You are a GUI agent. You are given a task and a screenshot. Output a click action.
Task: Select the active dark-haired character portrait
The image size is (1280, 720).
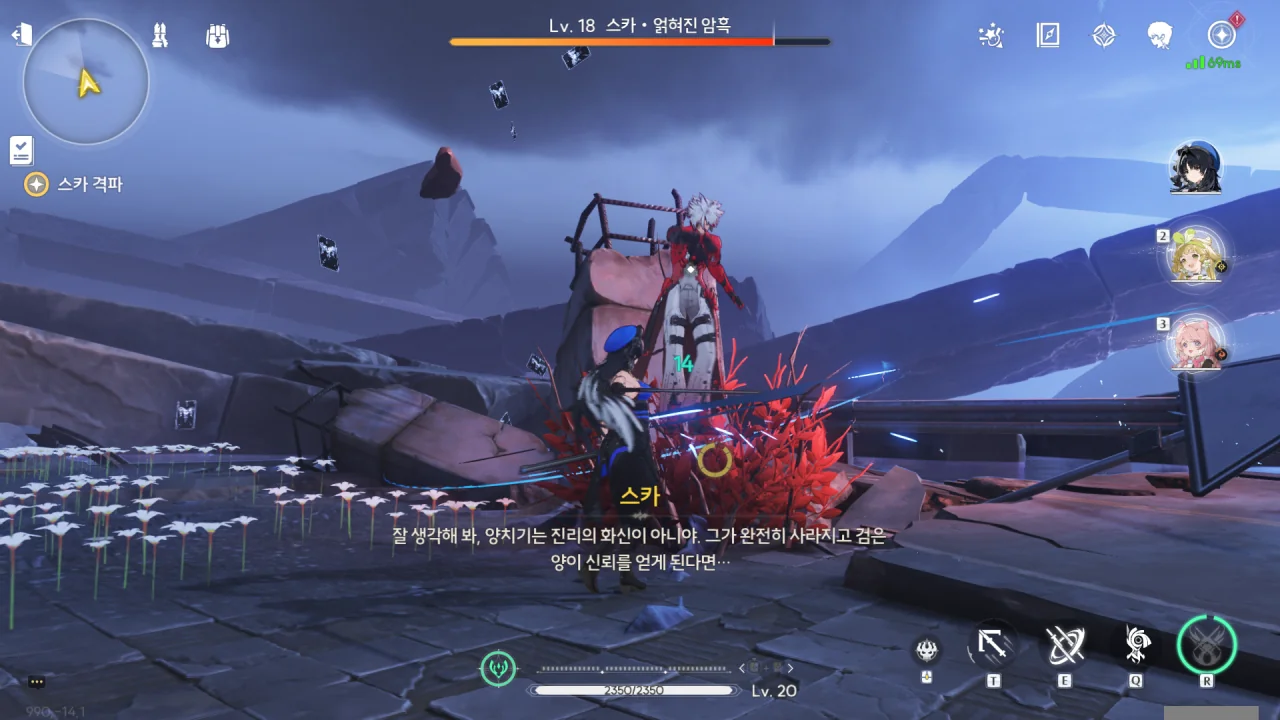pyautogui.click(x=1195, y=167)
